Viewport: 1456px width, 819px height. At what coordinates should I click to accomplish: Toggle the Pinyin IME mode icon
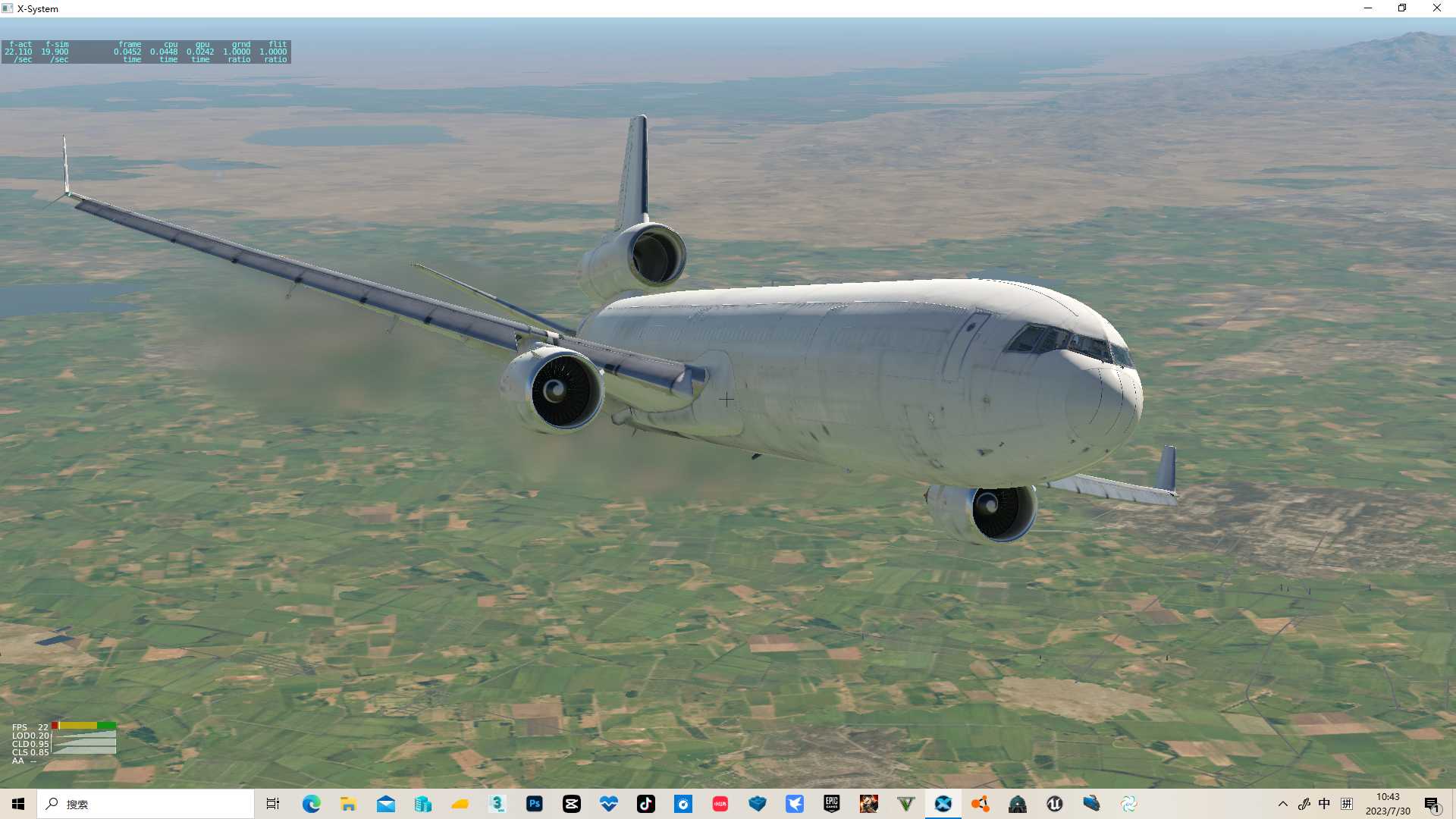pos(1347,804)
